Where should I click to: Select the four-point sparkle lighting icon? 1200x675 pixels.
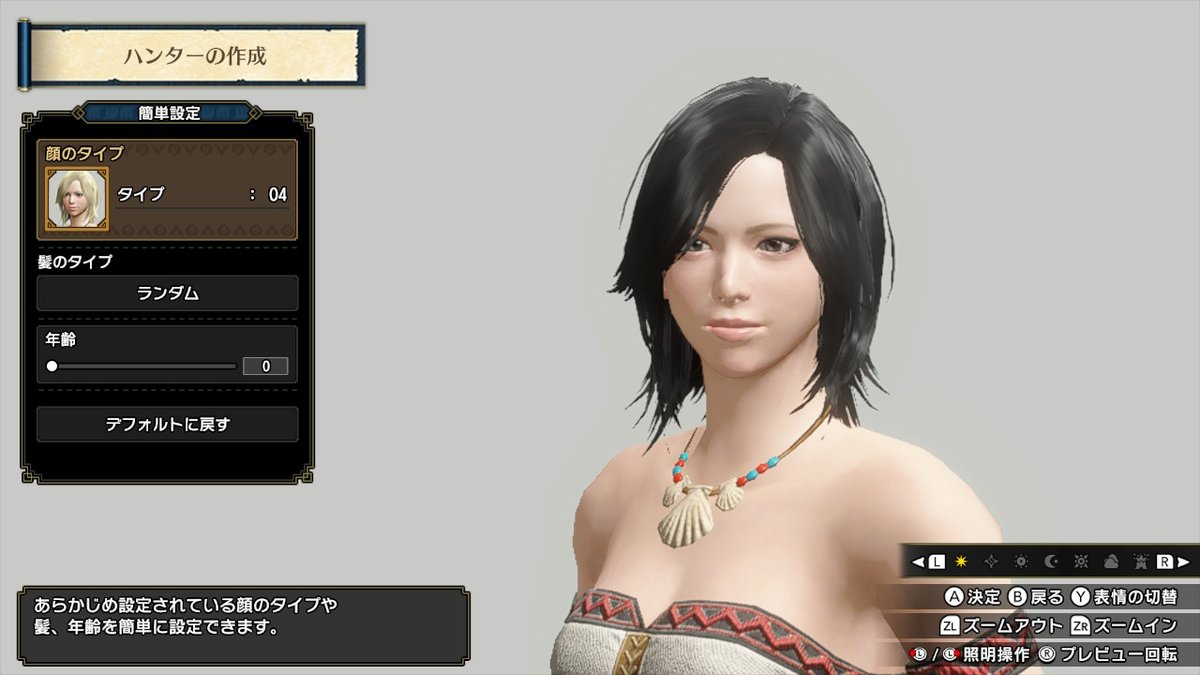pos(992,562)
